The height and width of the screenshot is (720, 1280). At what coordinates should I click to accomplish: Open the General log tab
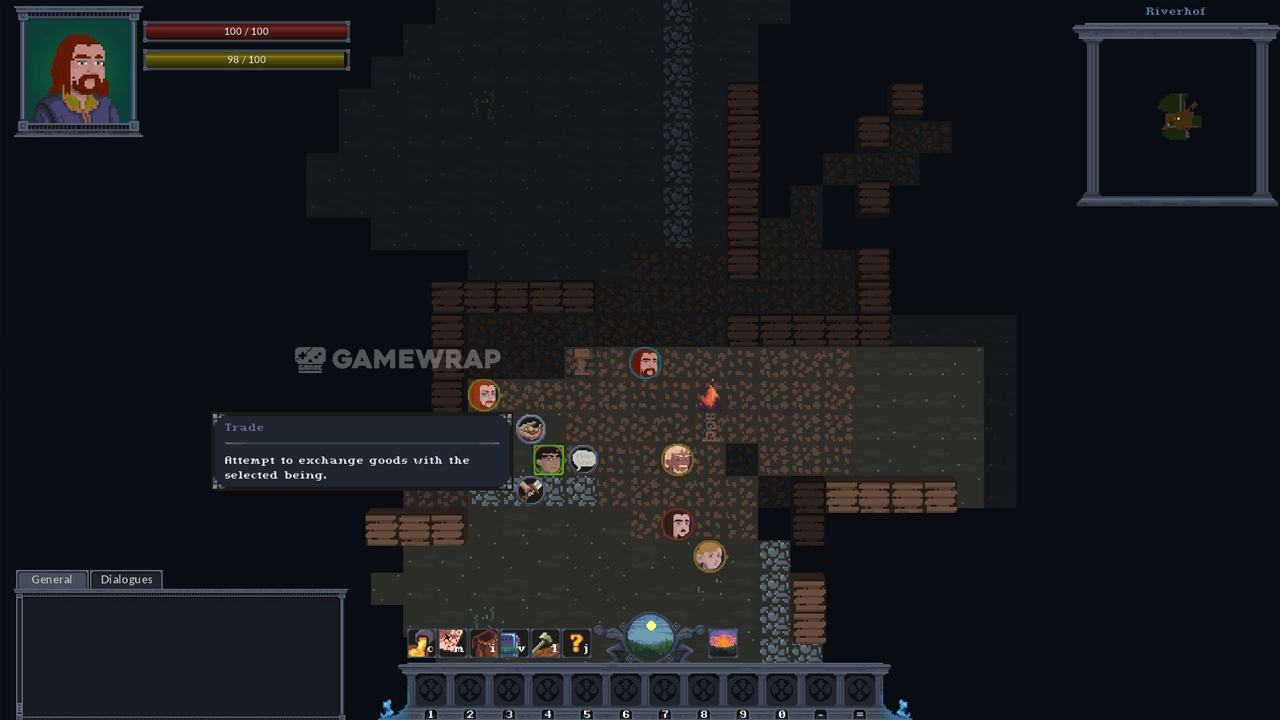[52, 579]
